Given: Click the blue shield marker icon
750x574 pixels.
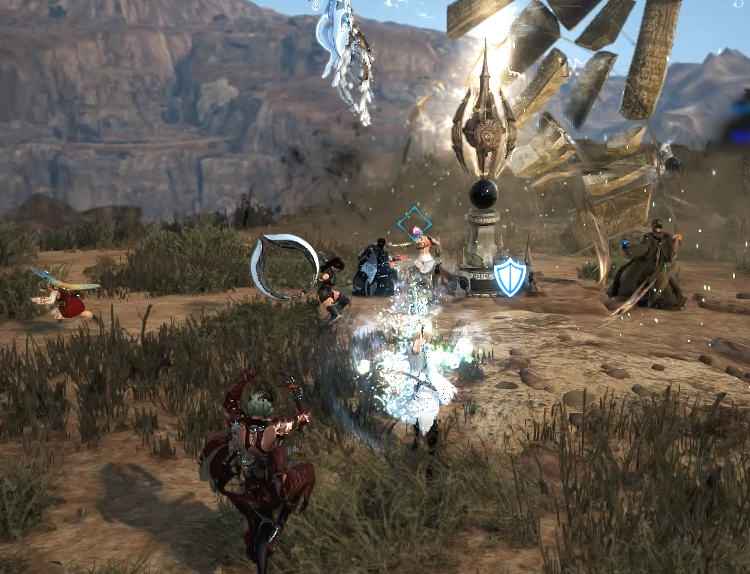Looking at the screenshot, I should click(510, 277).
